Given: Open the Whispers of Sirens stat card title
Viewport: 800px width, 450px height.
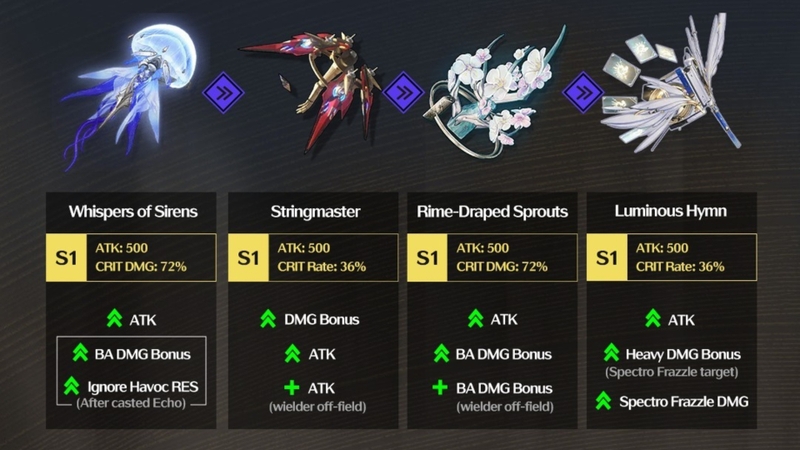Looking at the screenshot, I should (x=132, y=212).
